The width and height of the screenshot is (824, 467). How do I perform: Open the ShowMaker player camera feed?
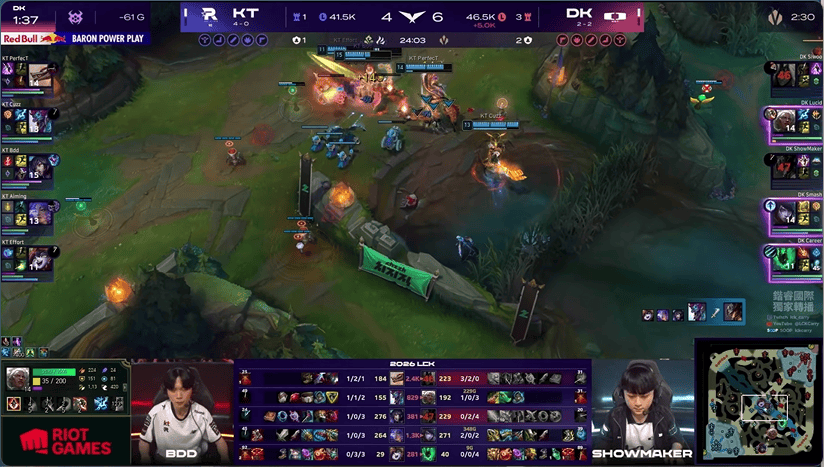click(x=642, y=410)
